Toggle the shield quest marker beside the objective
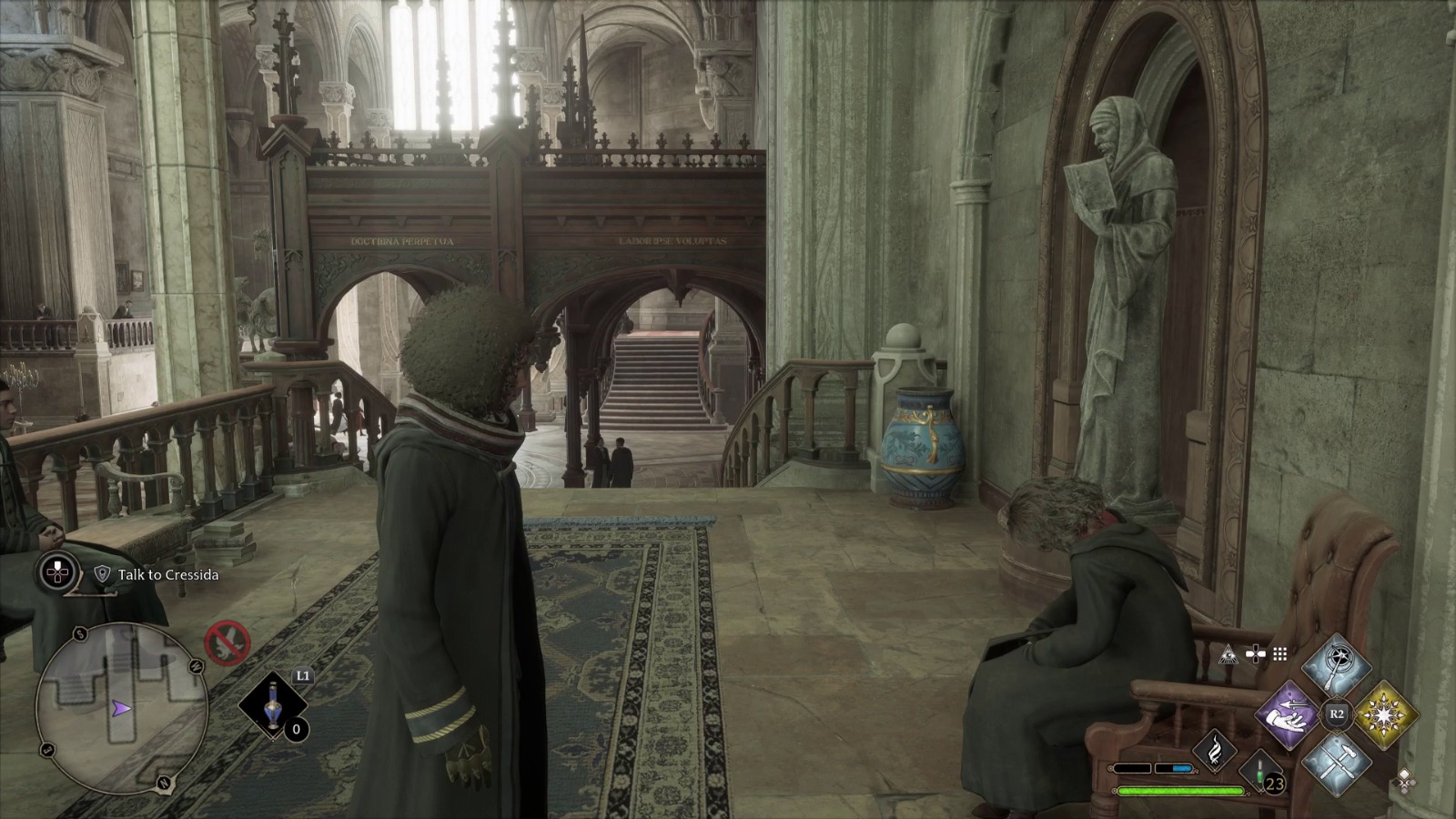The width and height of the screenshot is (1456, 819). click(103, 573)
